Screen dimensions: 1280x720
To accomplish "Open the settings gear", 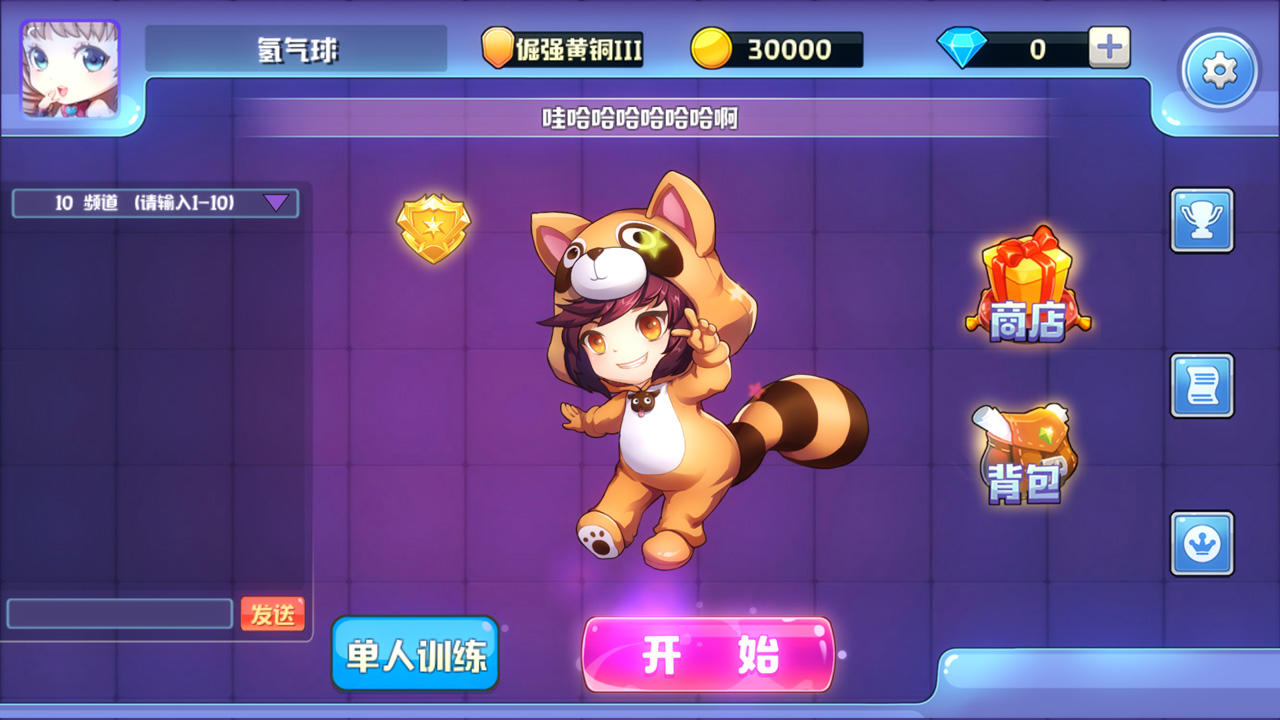I will [1218, 68].
